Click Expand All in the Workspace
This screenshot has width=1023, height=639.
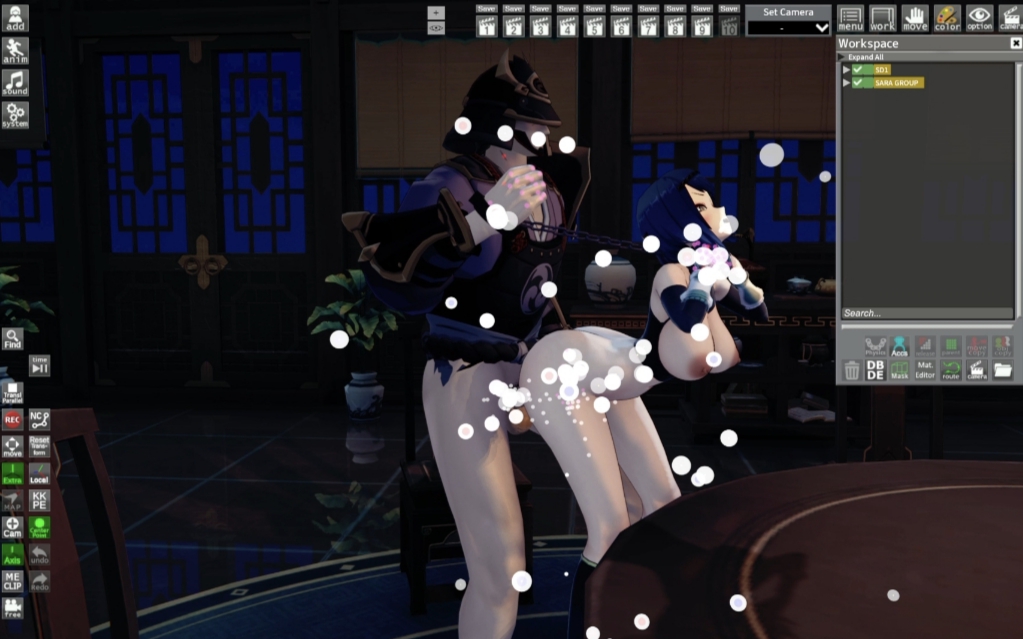click(x=866, y=57)
